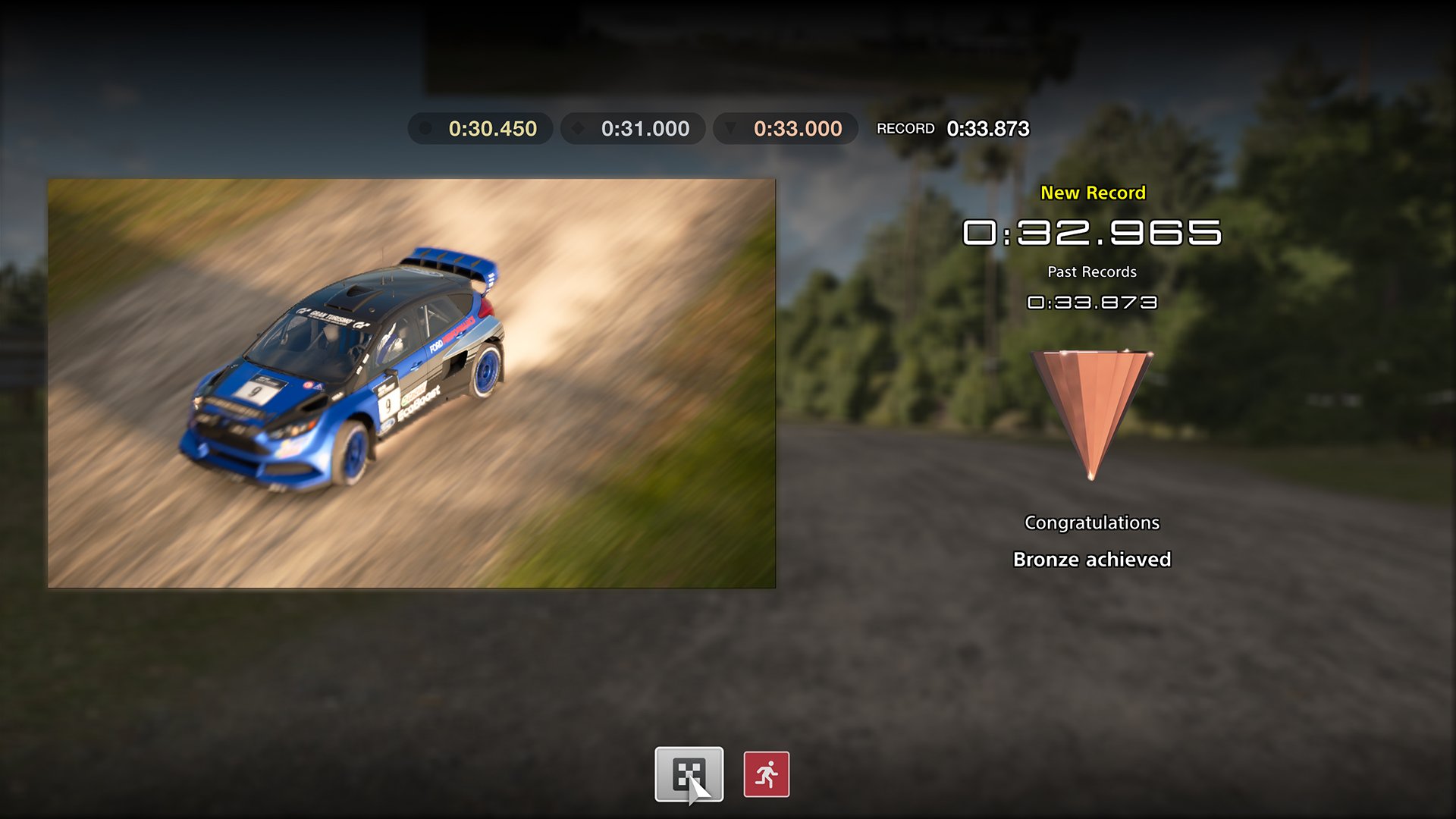Open the record time 0:33.873 entry
The width and height of the screenshot is (1456, 819).
coord(987,130)
